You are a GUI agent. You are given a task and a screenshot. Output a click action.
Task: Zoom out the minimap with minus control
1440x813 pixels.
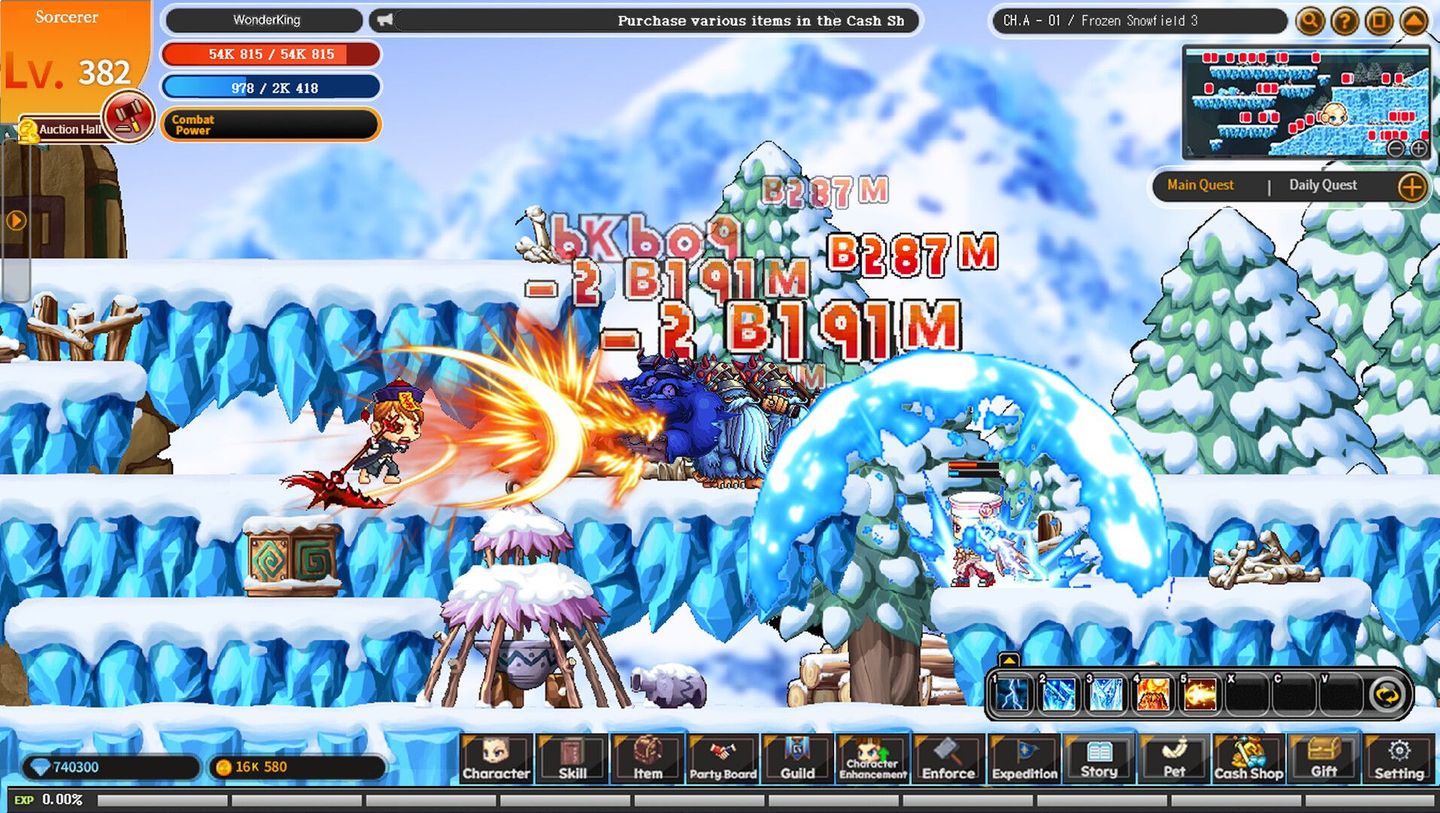click(1396, 148)
